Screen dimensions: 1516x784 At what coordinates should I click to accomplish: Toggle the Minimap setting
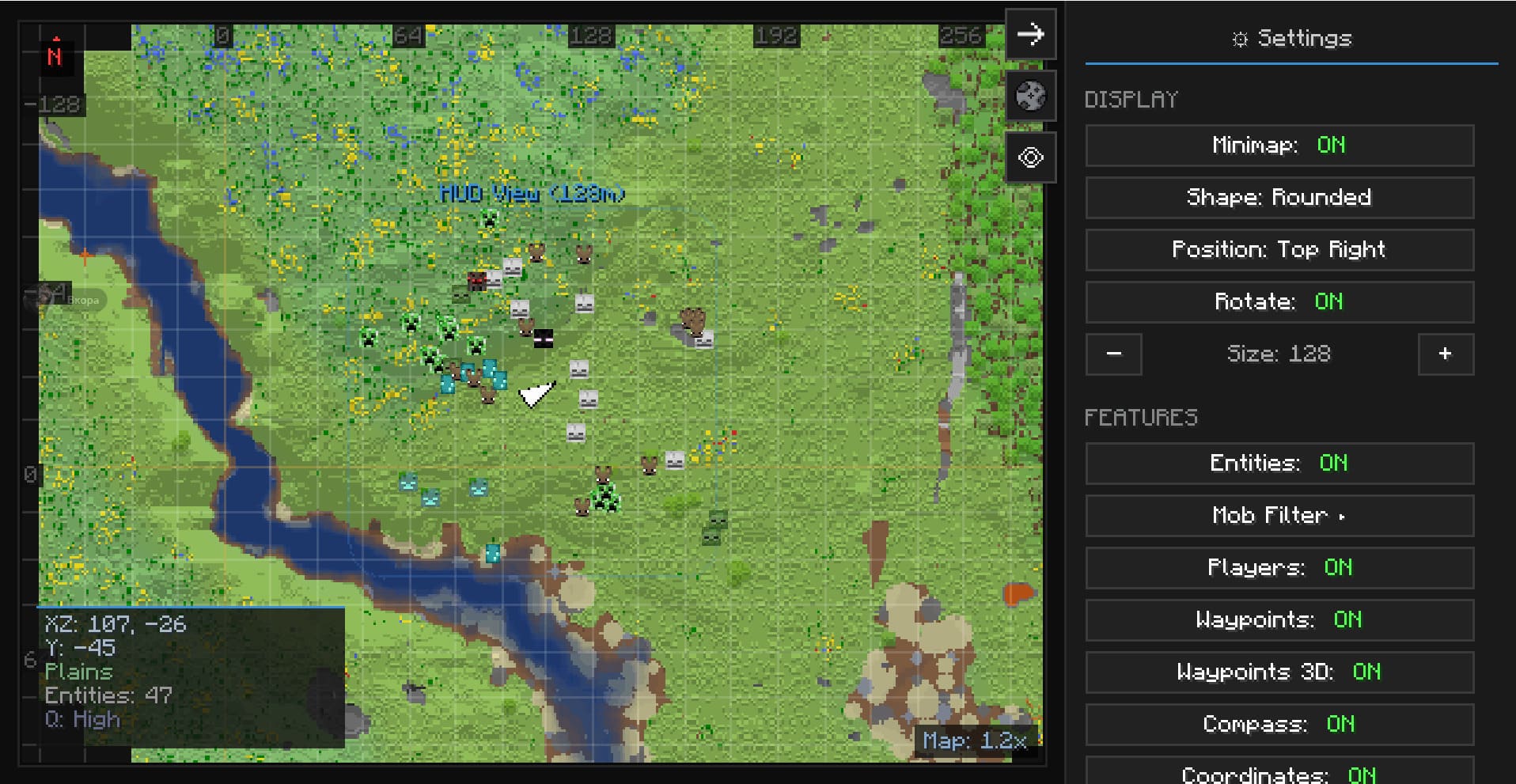[1279, 146]
